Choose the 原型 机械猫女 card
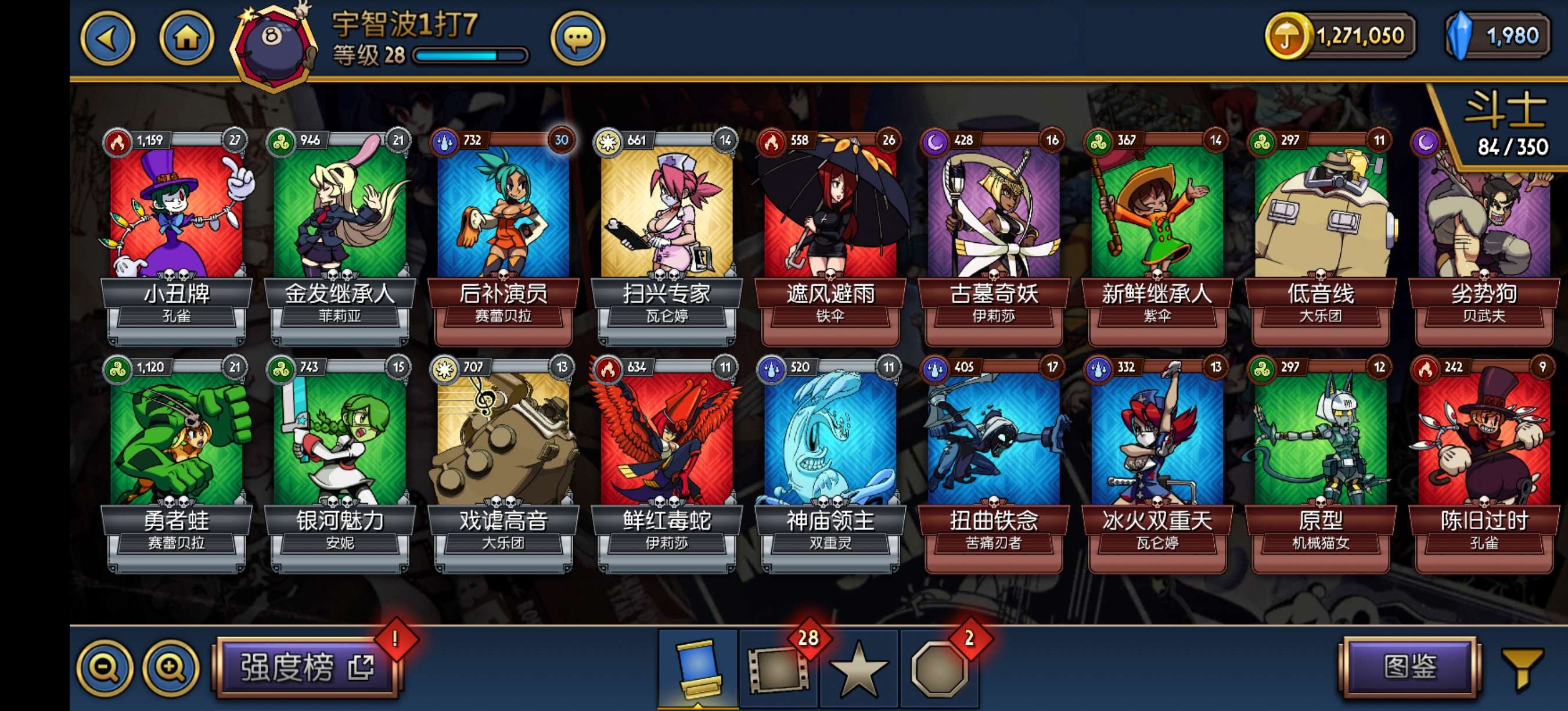This screenshot has width=1568, height=711. coord(1320,458)
